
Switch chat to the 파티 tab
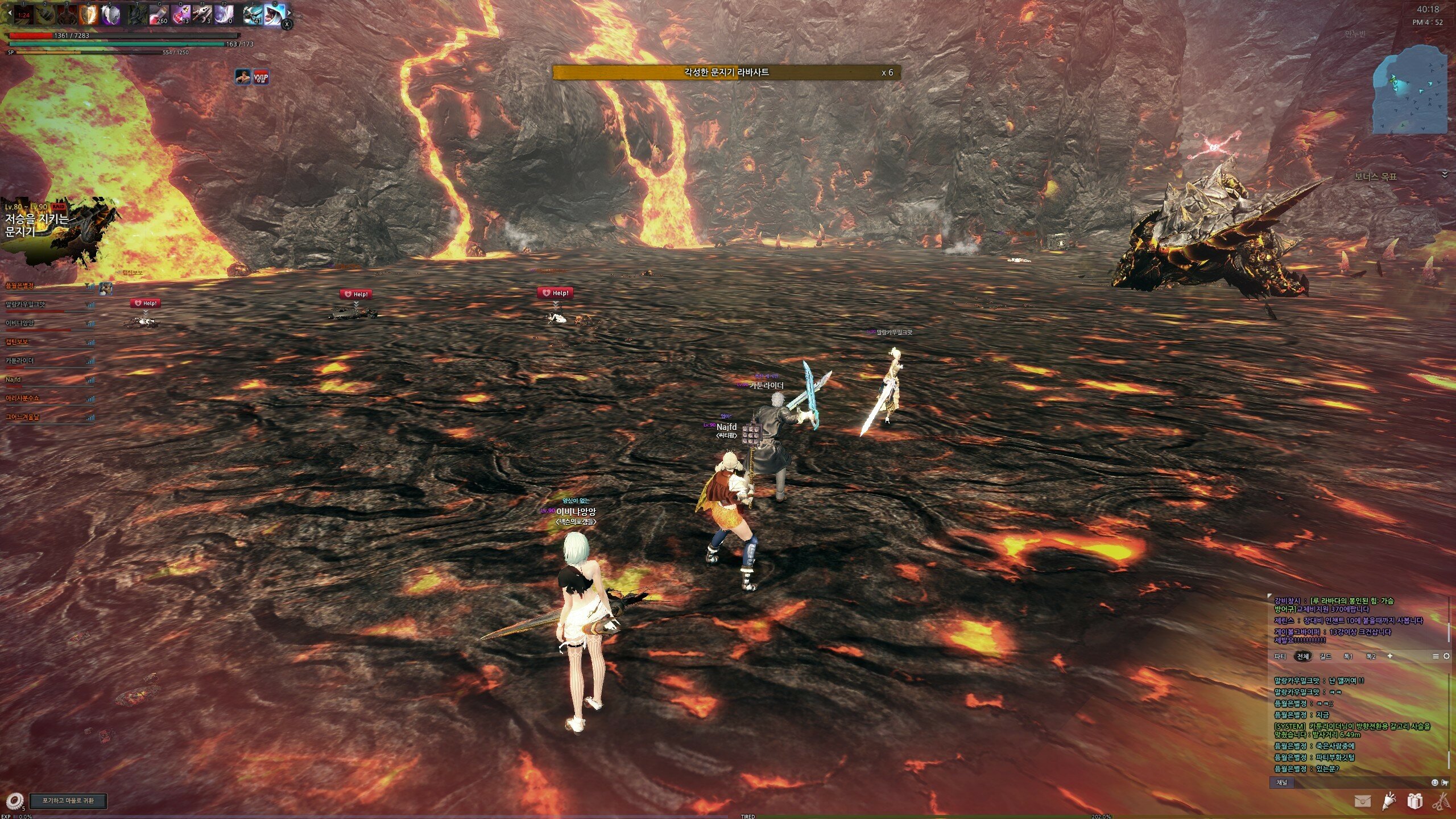(1280, 656)
